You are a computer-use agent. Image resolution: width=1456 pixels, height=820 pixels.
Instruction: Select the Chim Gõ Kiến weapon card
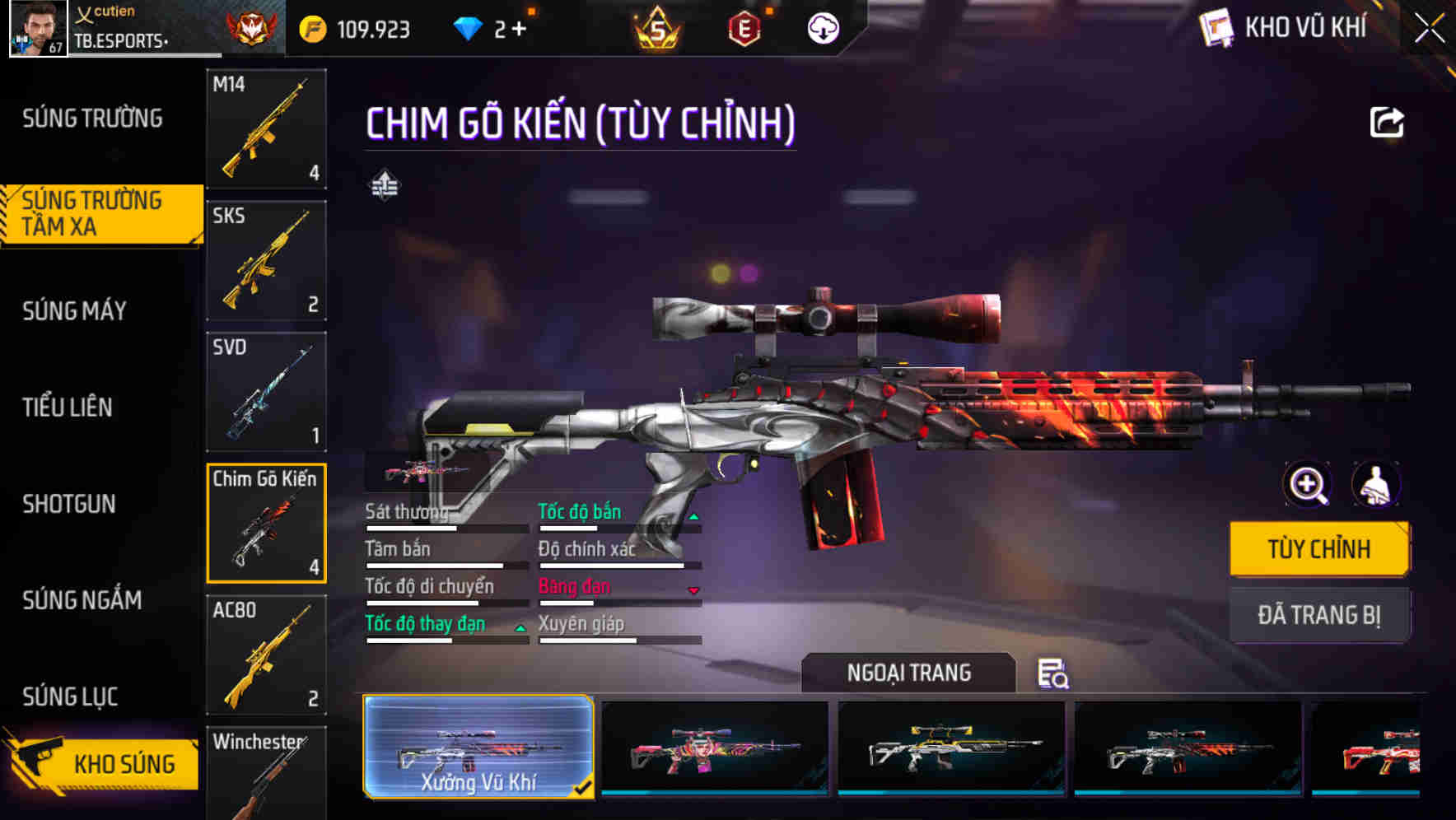265,524
